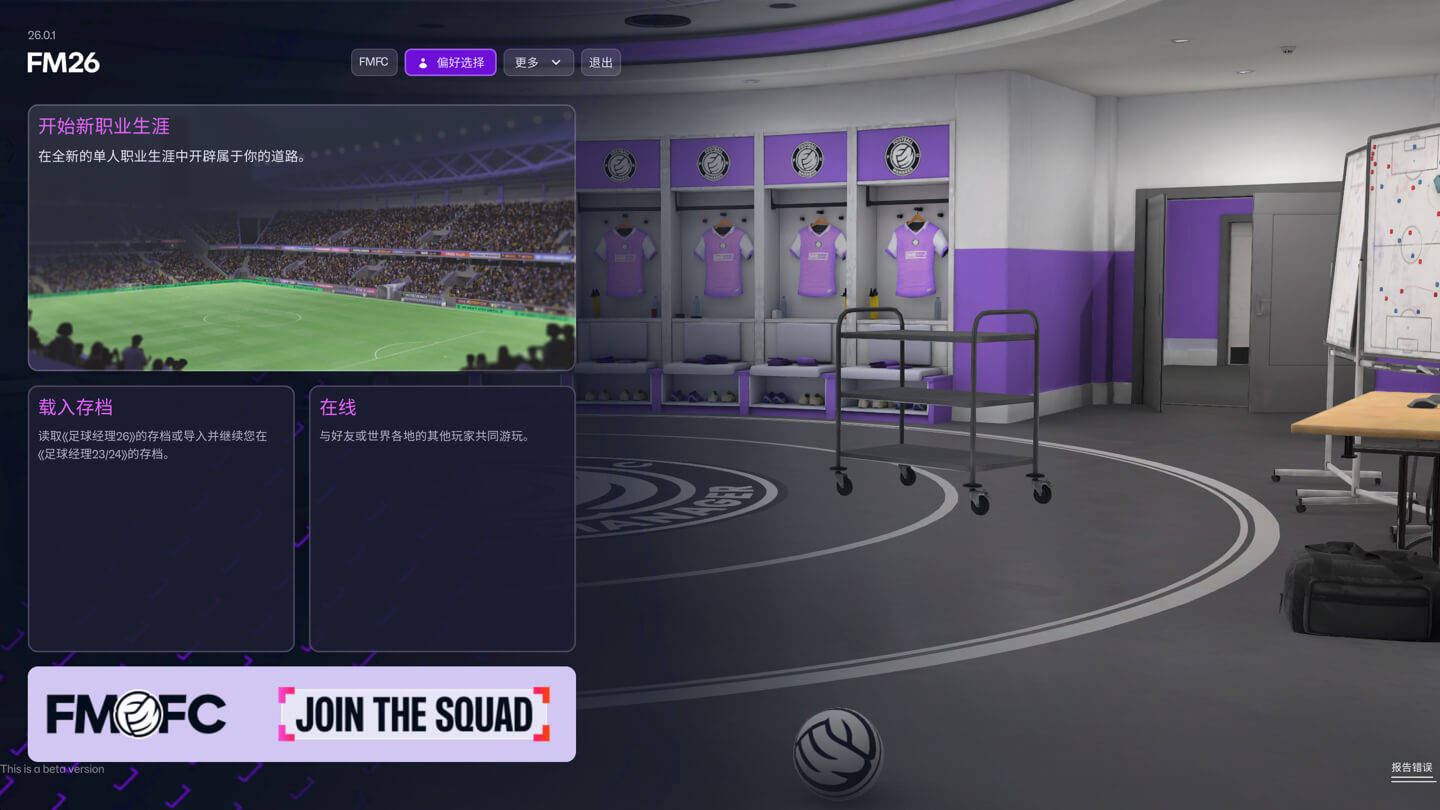Click the FMFC button in the top bar
Screen dimensions: 1440x810
[373, 61]
